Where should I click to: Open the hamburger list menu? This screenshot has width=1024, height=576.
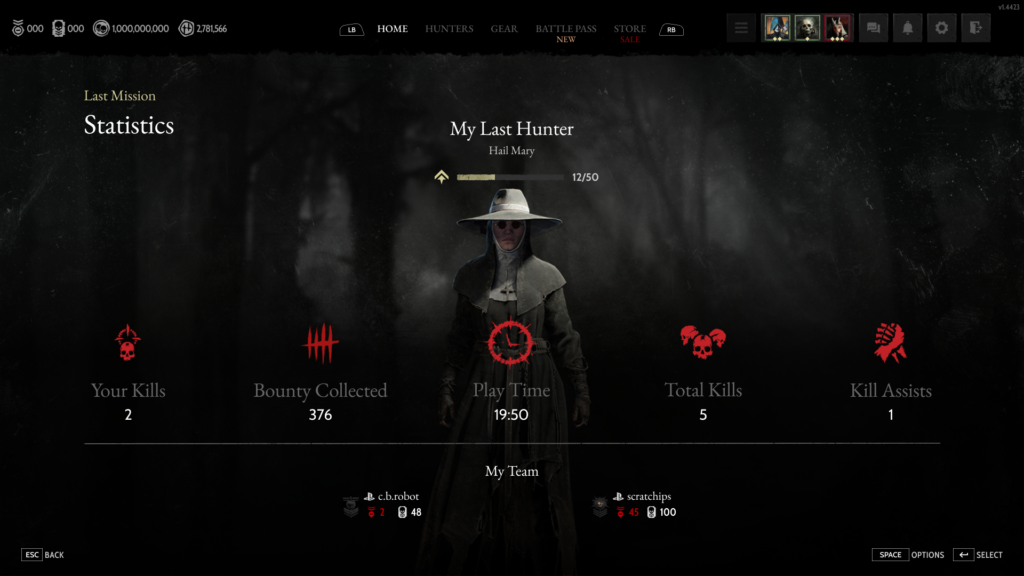point(741,28)
